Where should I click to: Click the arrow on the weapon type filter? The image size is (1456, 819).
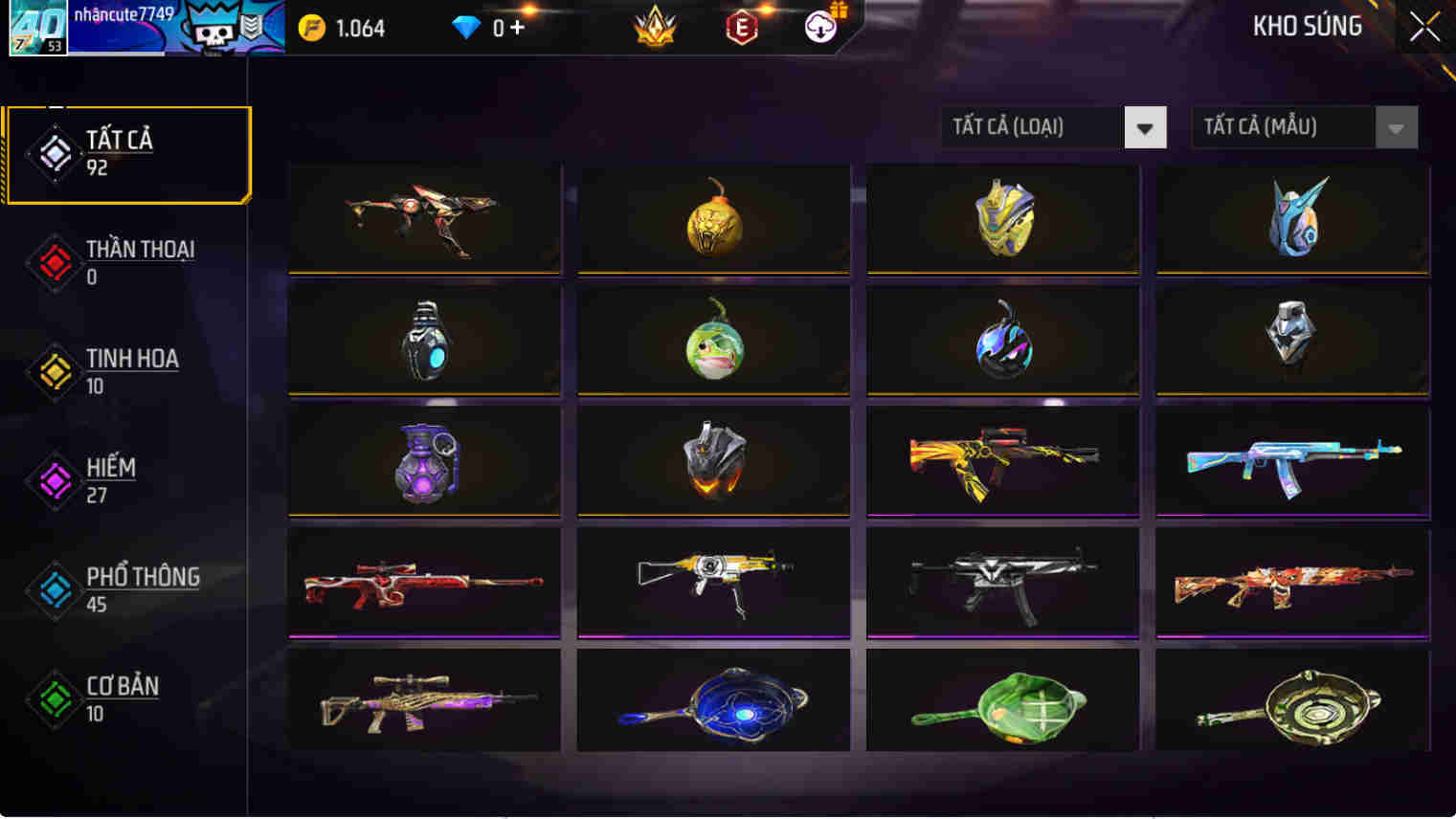[x=1145, y=126]
